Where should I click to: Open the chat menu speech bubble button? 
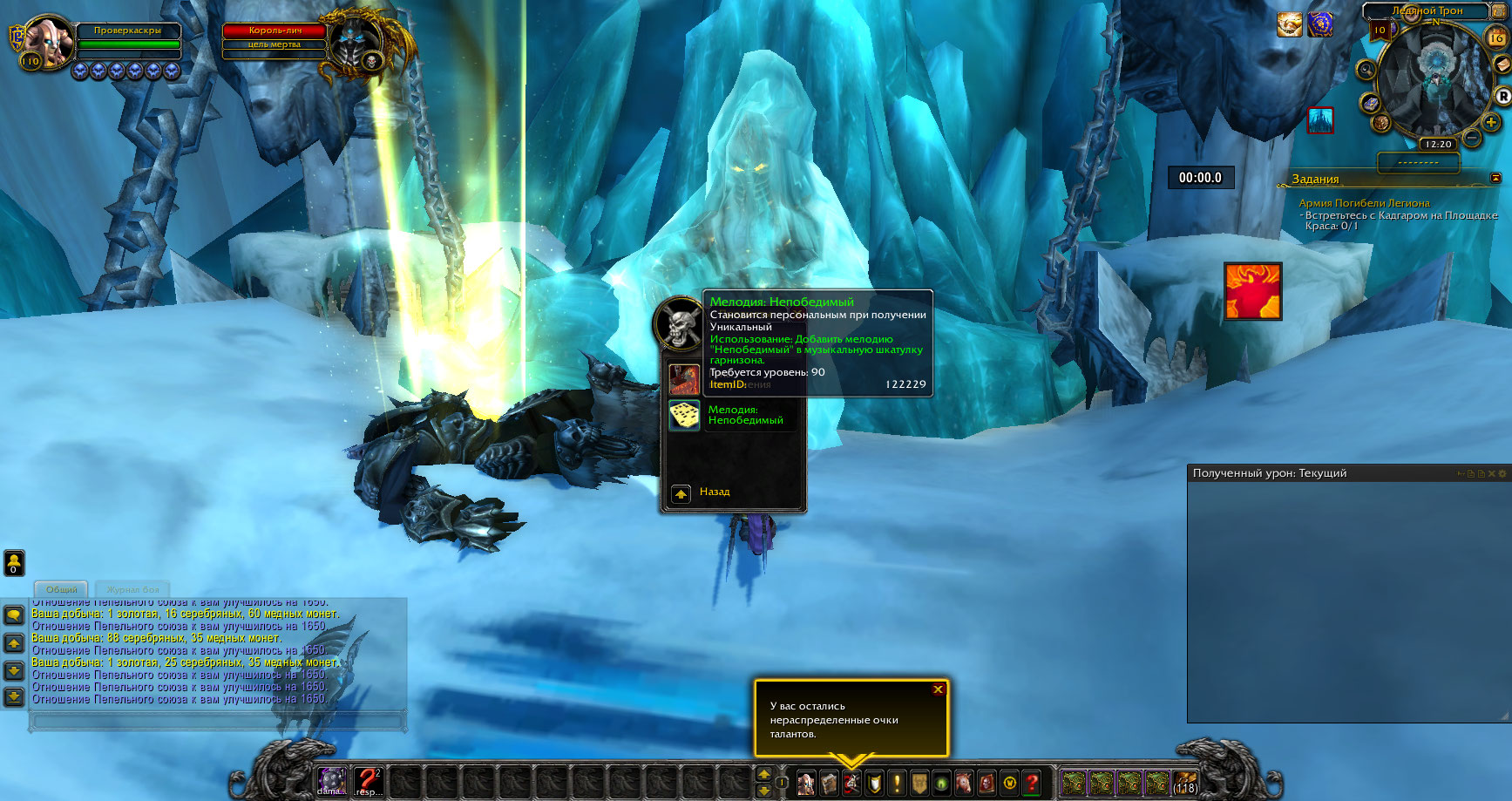[14, 615]
